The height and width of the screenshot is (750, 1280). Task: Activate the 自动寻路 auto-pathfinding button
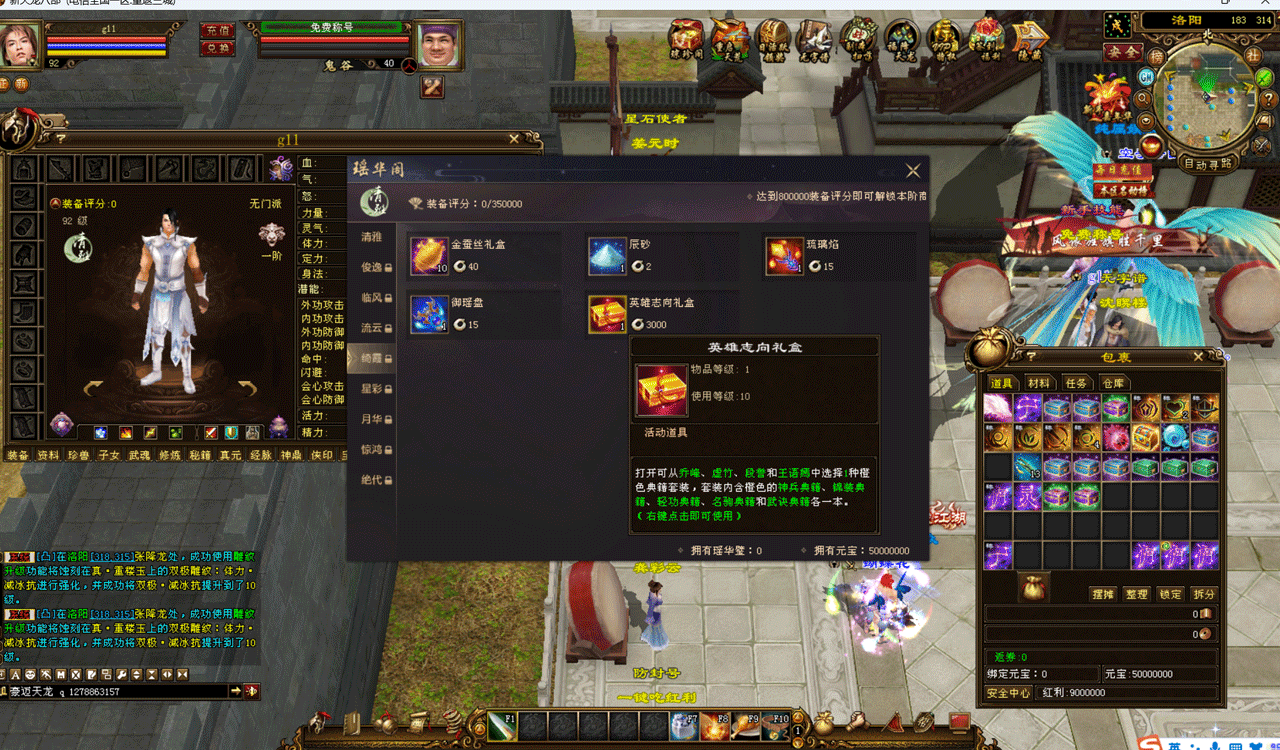tap(1207, 163)
